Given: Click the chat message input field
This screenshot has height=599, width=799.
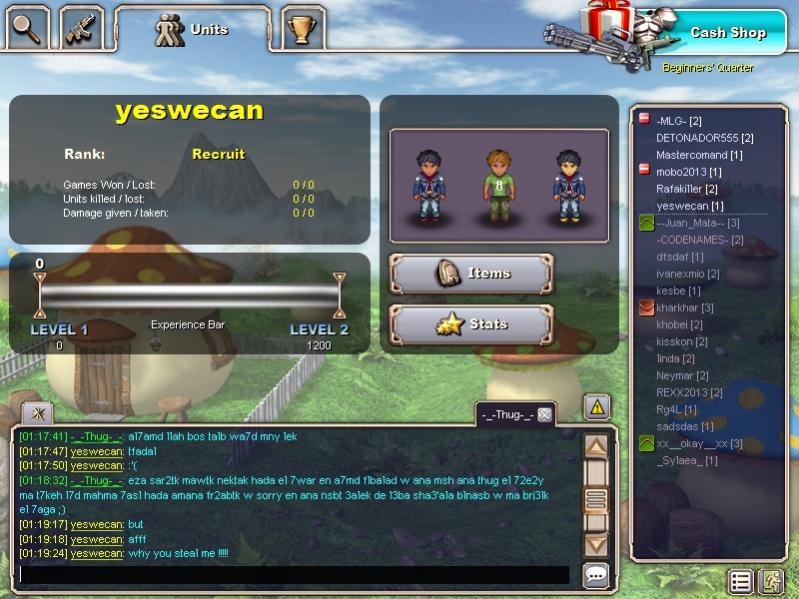Looking at the screenshot, I should click(294, 575).
